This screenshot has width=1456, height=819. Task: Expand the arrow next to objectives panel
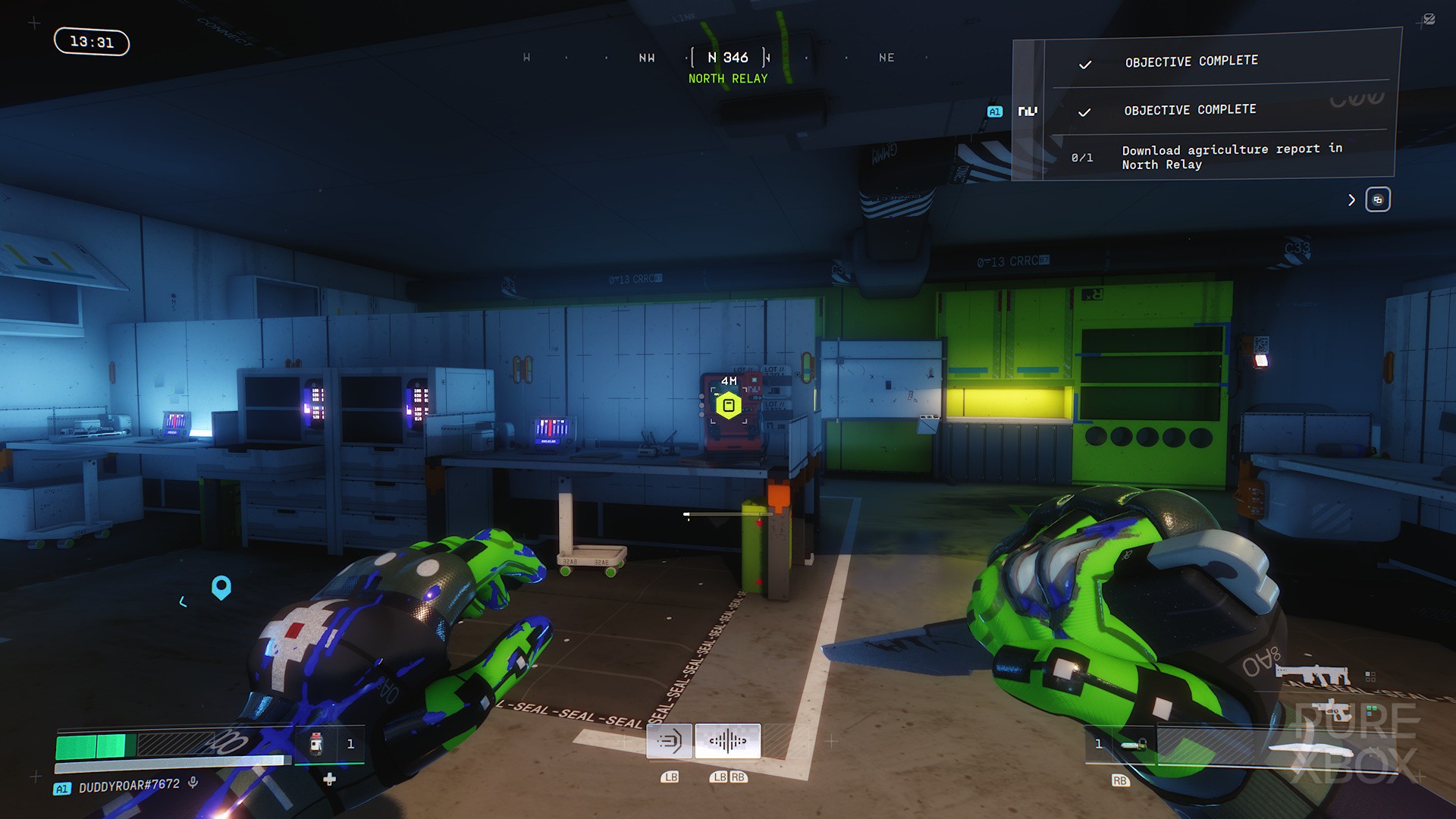pyautogui.click(x=1351, y=200)
